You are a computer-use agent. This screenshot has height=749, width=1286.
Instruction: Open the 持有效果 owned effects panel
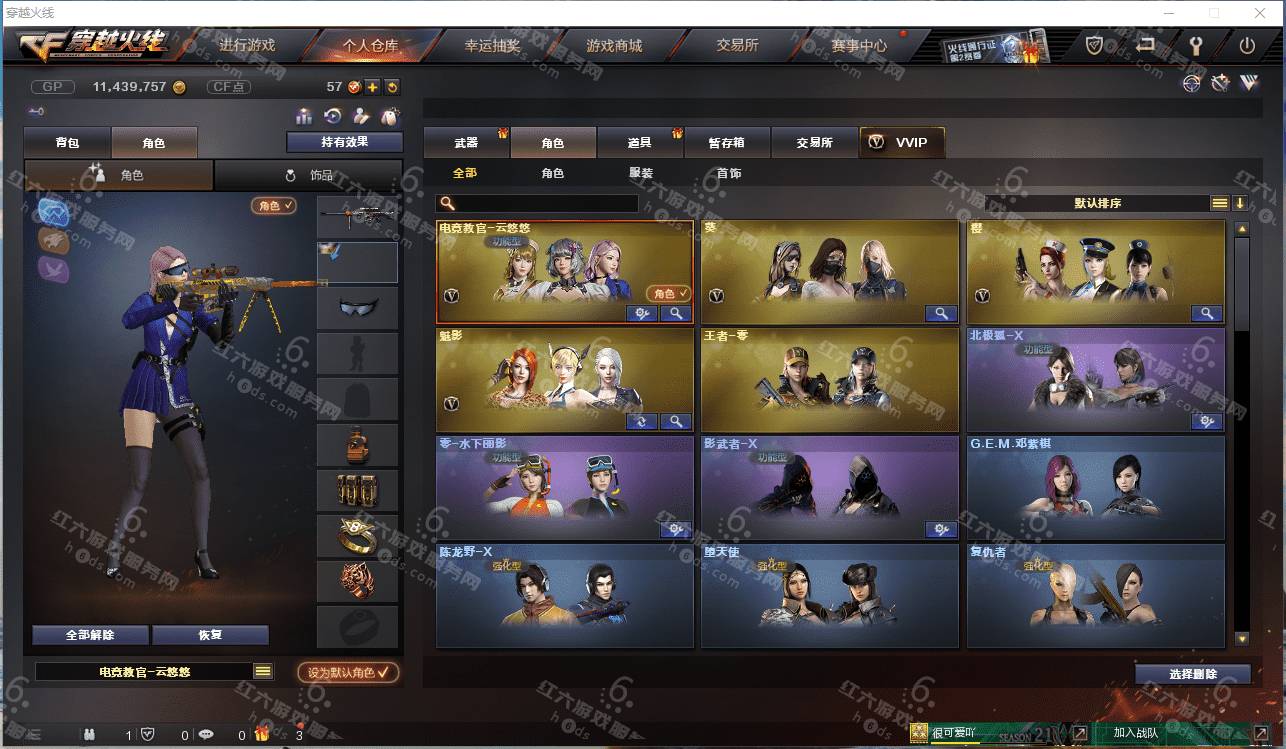click(x=344, y=142)
